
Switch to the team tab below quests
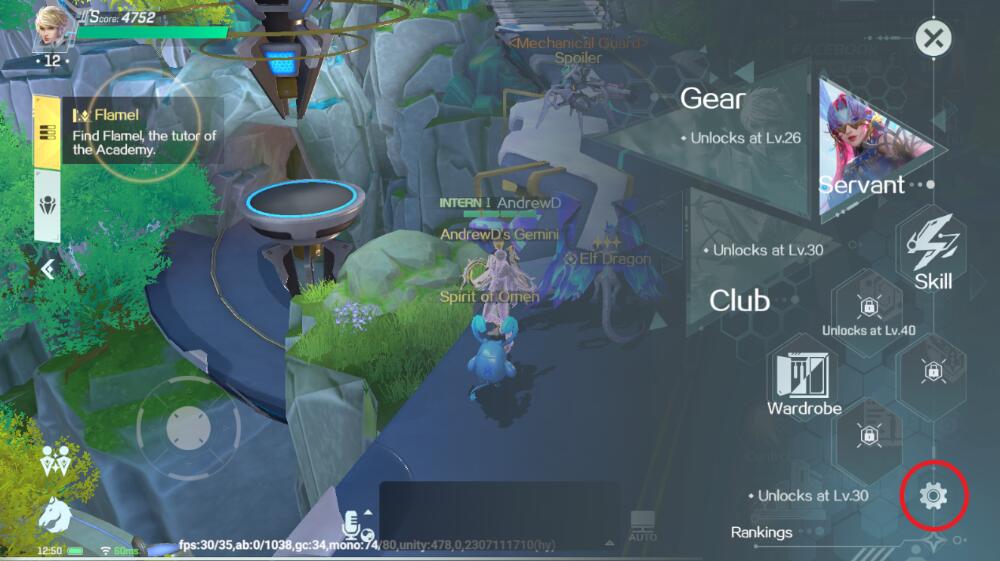(46, 205)
